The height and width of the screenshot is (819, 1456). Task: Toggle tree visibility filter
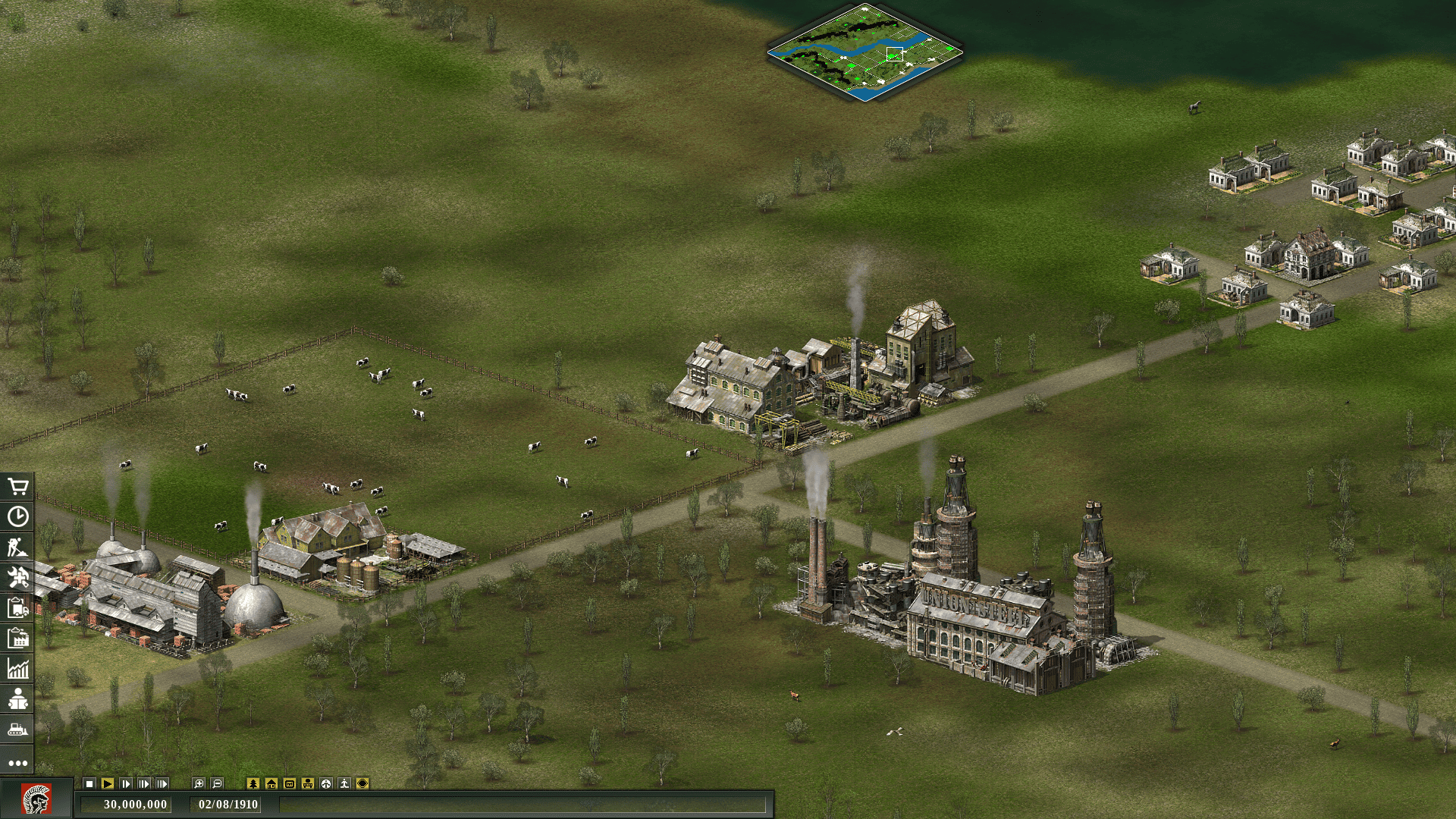[x=253, y=783]
